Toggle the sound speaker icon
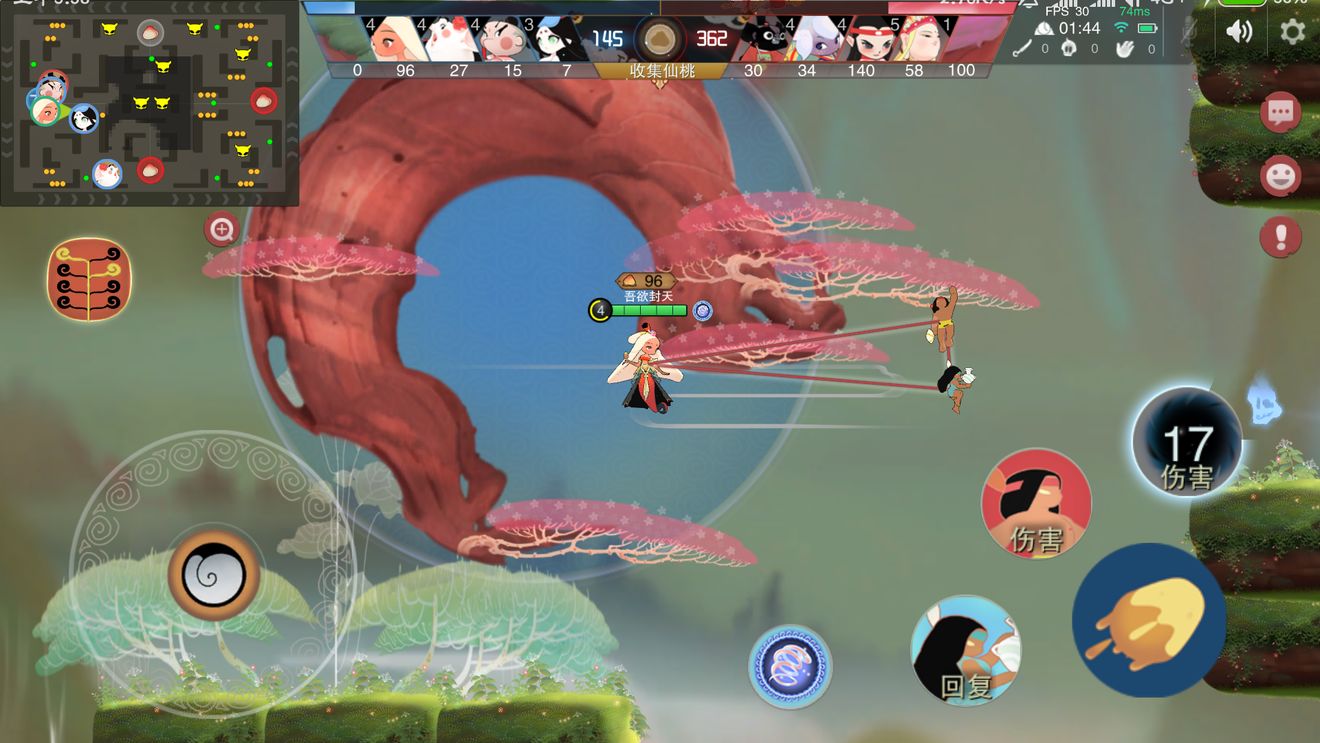The image size is (1320, 743). click(x=1239, y=31)
